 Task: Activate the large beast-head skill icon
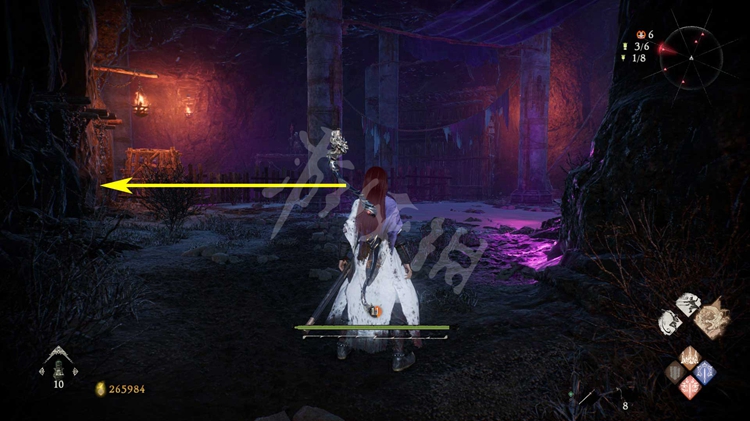(x=713, y=316)
